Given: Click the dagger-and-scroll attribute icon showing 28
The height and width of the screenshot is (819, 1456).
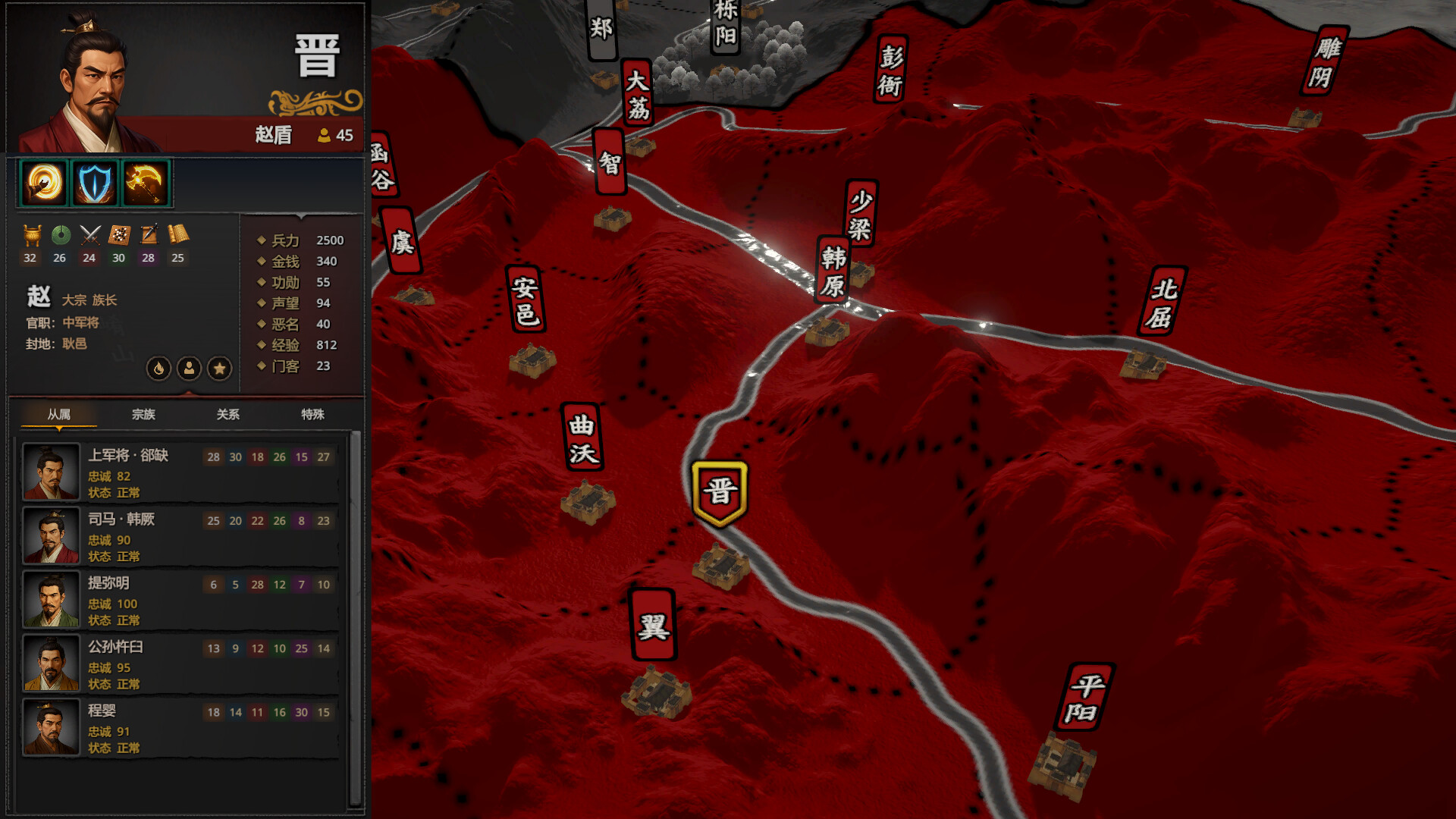Looking at the screenshot, I should (x=149, y=236).
